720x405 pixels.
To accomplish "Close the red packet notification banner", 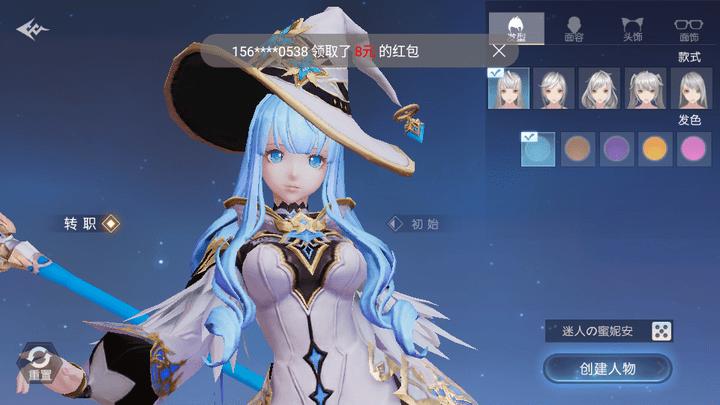I will pyautogui.click(x=499, y=50).
